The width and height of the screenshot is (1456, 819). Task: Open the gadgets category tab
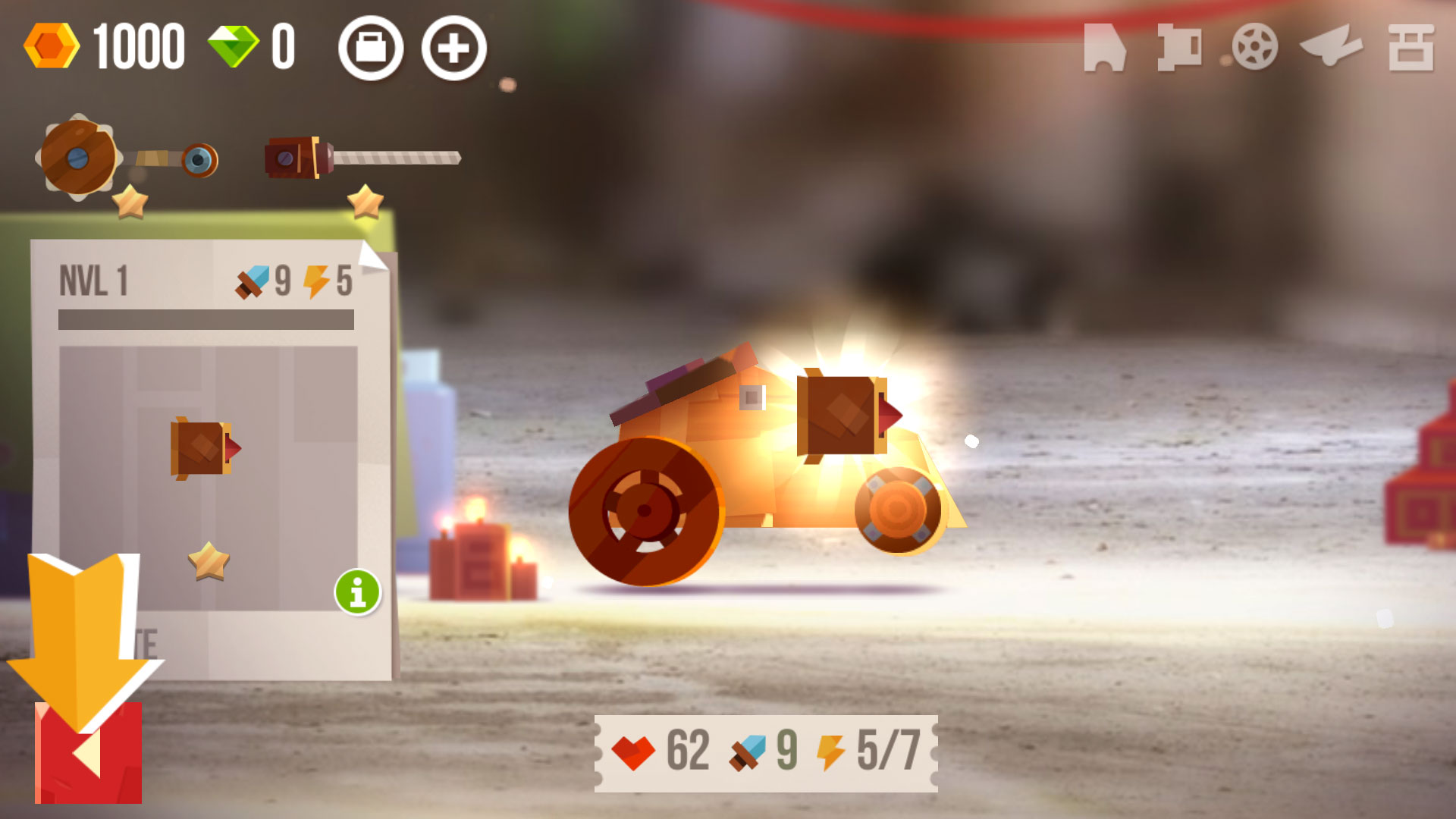click(1331, 47)
